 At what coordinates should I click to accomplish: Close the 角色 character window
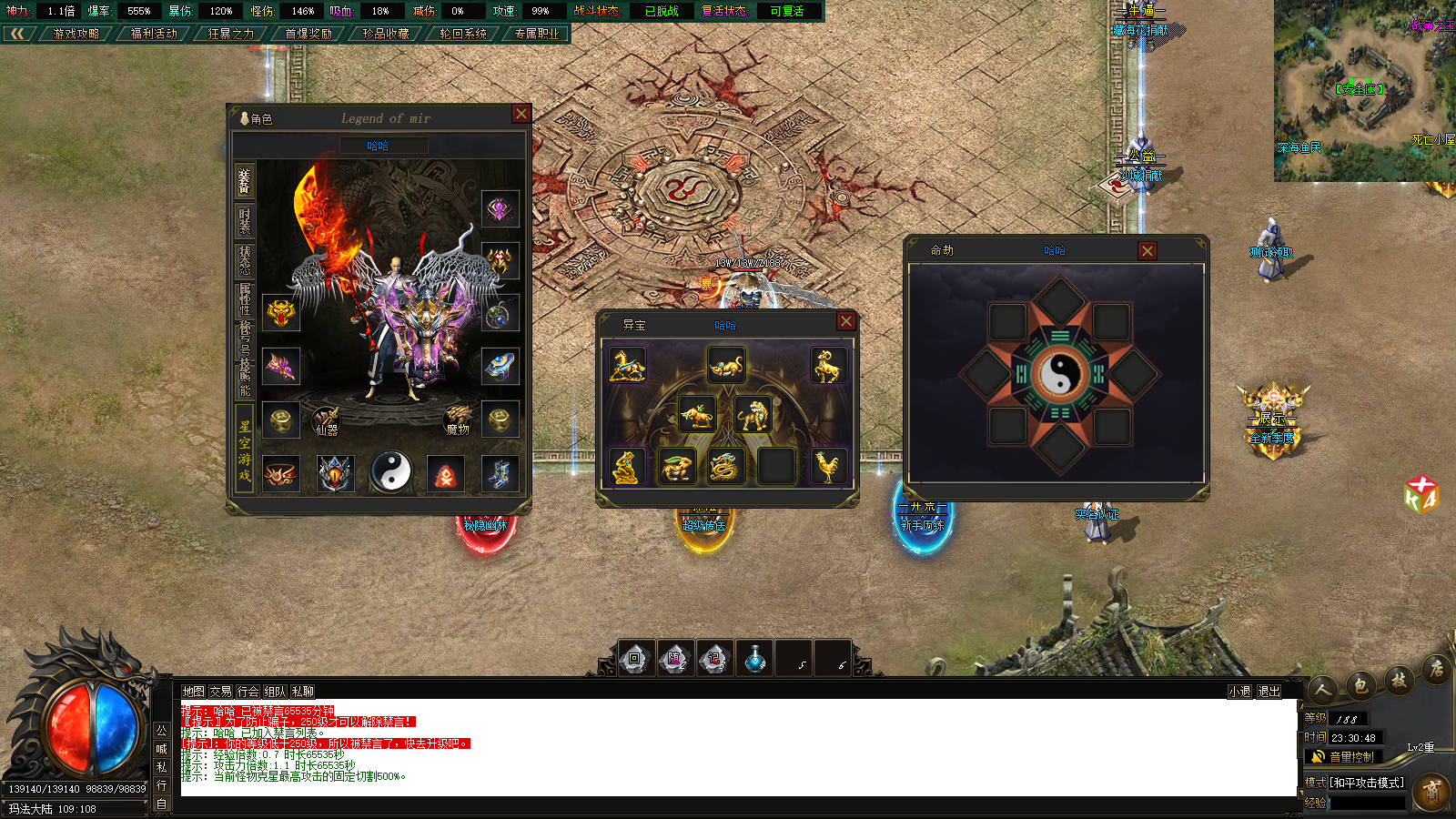[521, 114]
